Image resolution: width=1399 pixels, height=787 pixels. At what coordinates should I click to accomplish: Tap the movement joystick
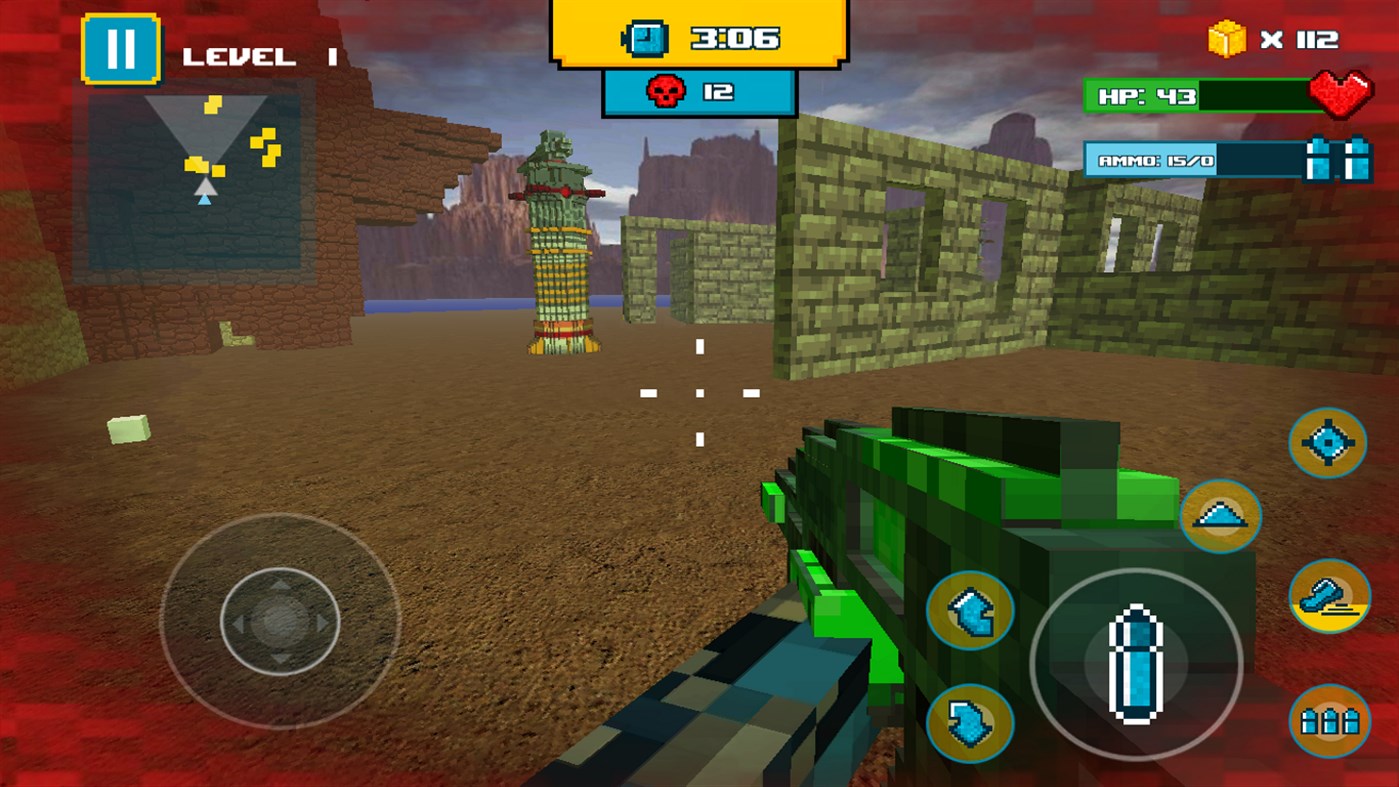(x=280, y=622)
